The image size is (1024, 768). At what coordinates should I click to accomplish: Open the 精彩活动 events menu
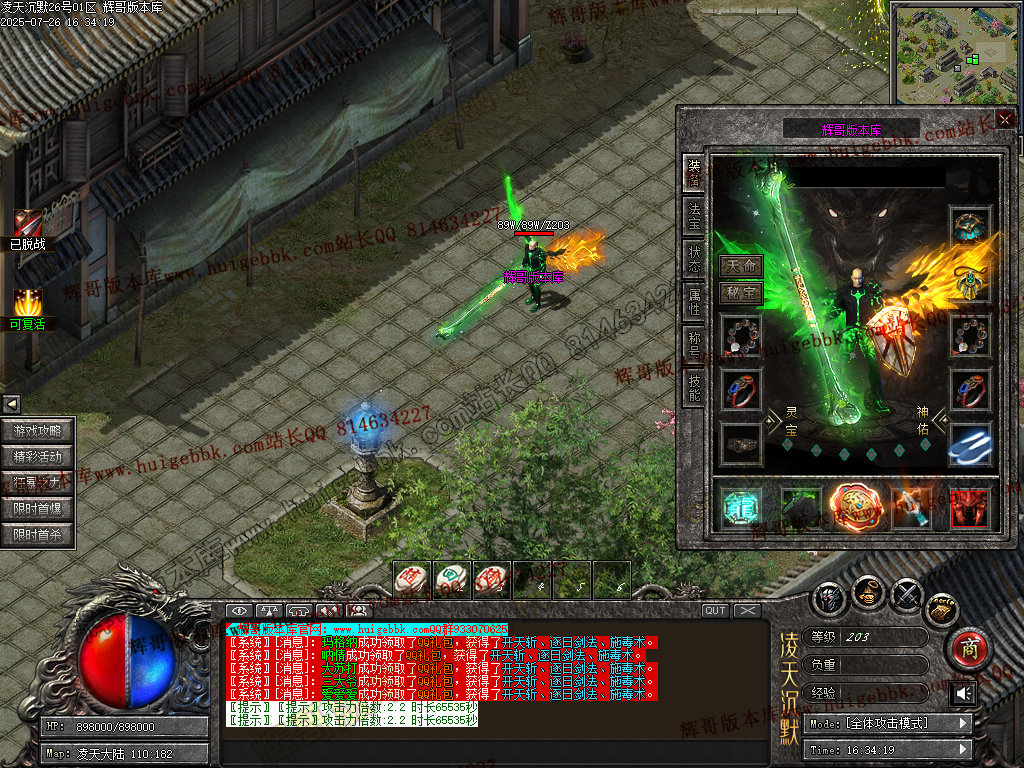point(38,457)
